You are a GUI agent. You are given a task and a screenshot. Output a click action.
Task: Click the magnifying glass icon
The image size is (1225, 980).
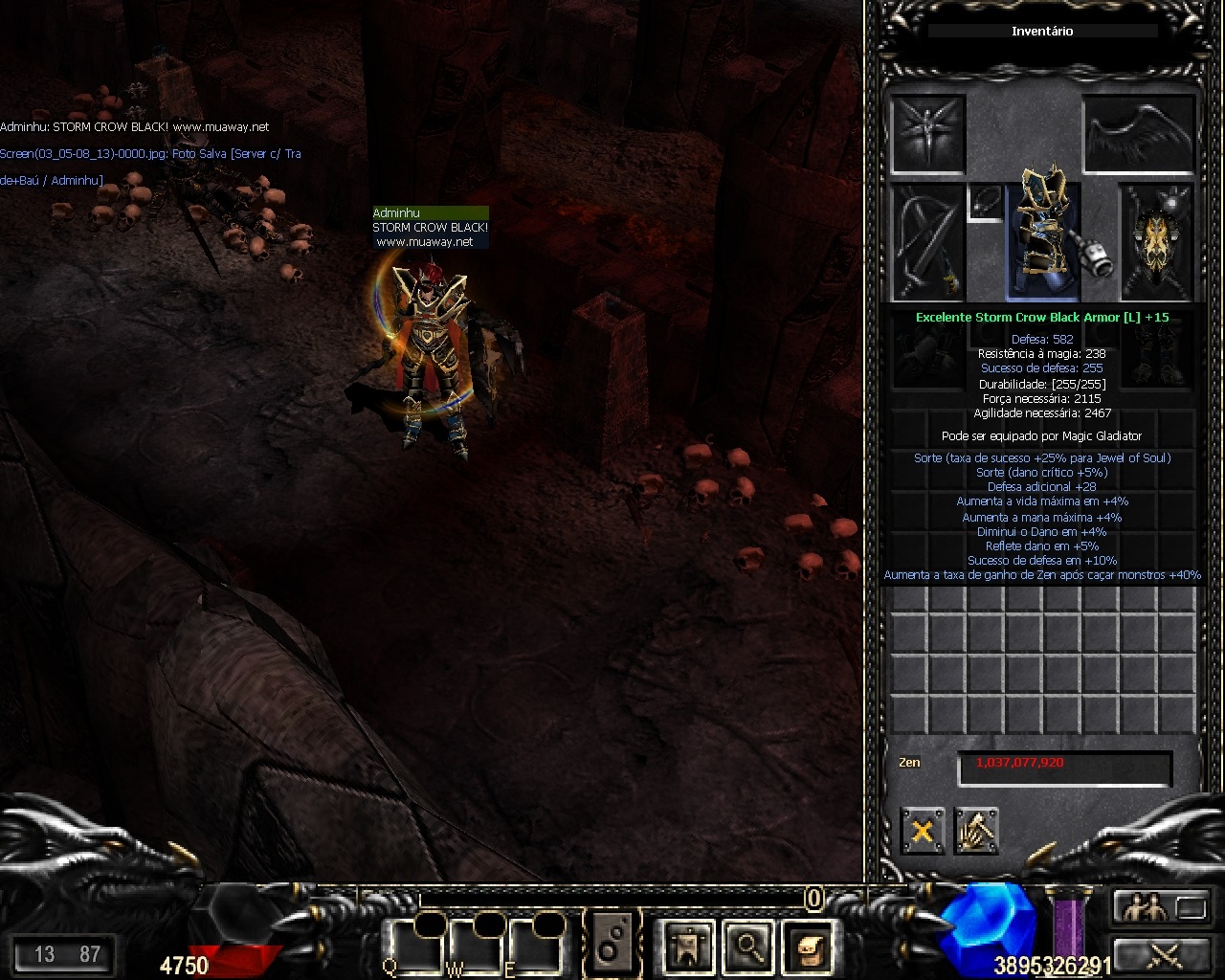pyautogui.click(x=747, y=947)
